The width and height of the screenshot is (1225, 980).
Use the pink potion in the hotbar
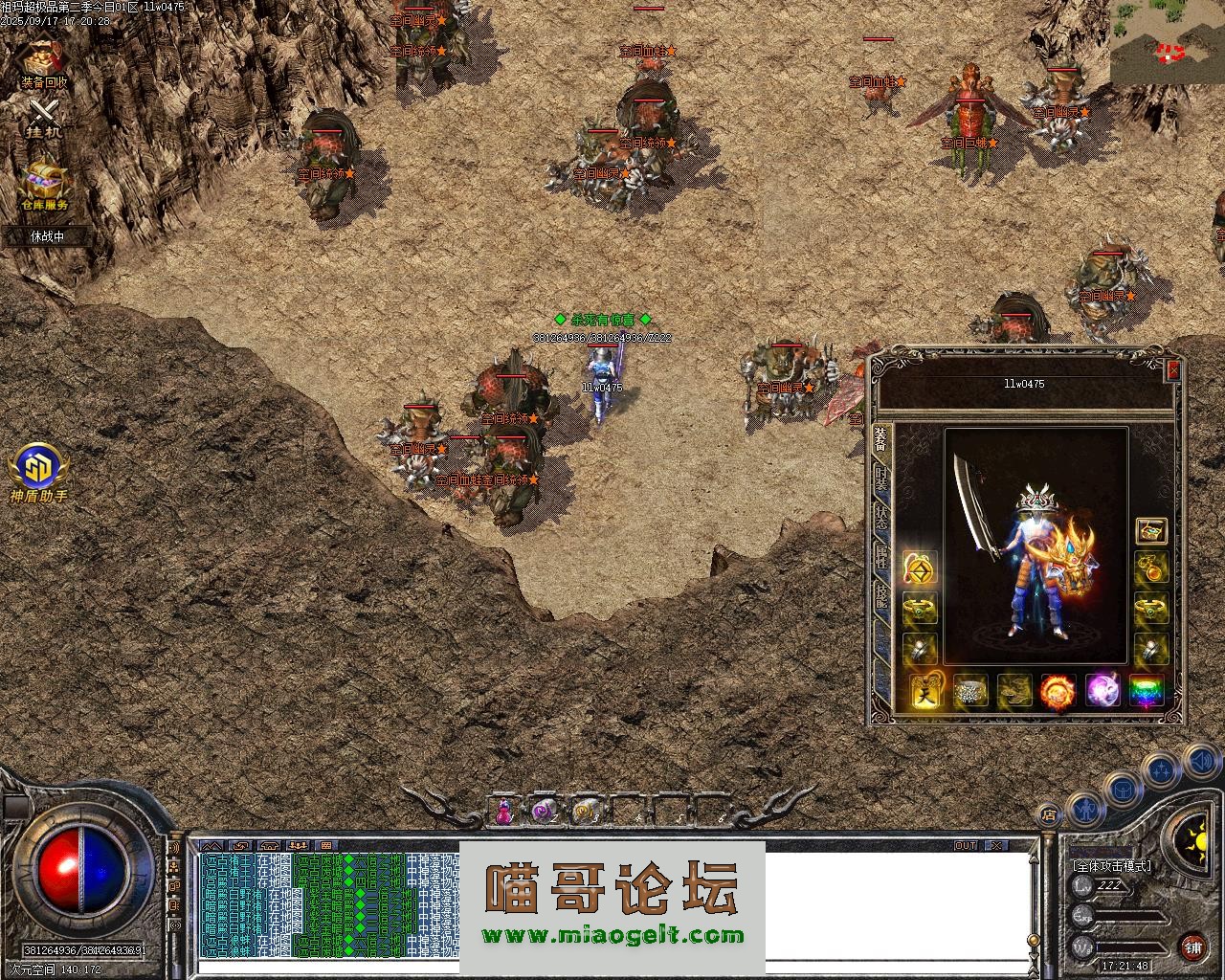point(503,812)
